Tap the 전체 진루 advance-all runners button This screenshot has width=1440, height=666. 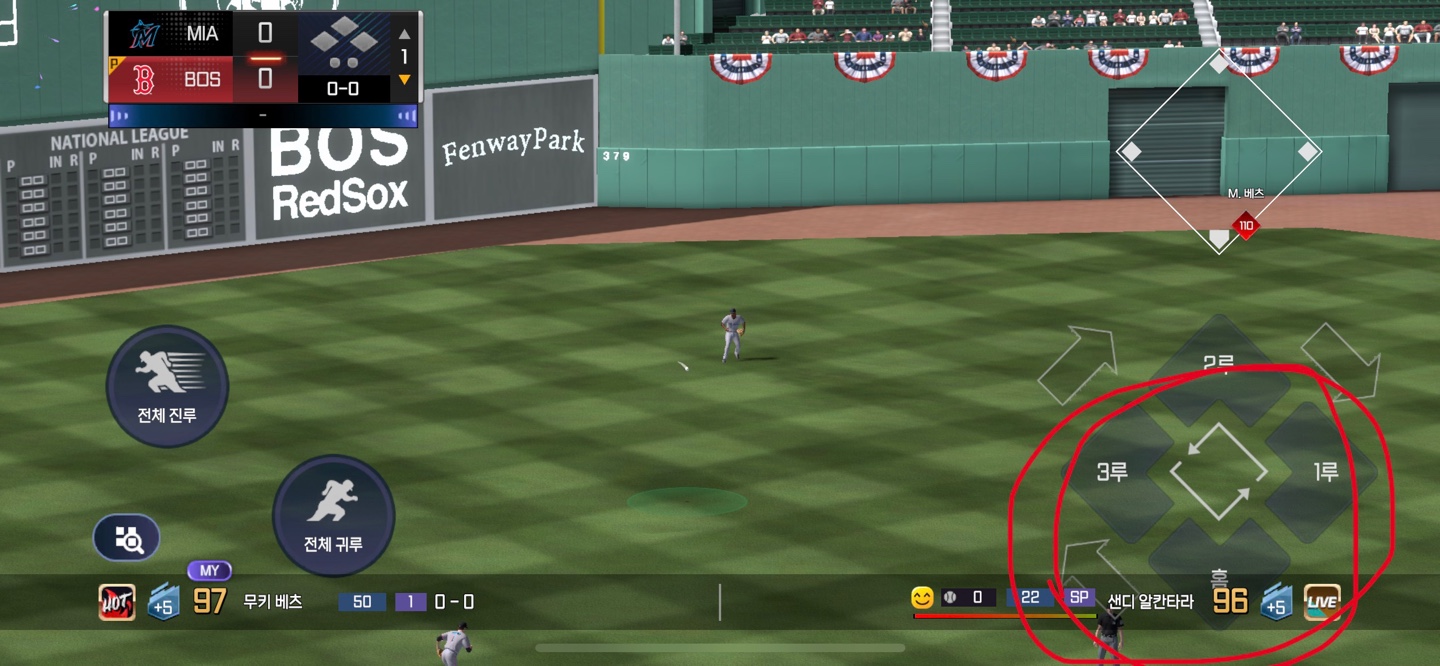tap(167, 386)
